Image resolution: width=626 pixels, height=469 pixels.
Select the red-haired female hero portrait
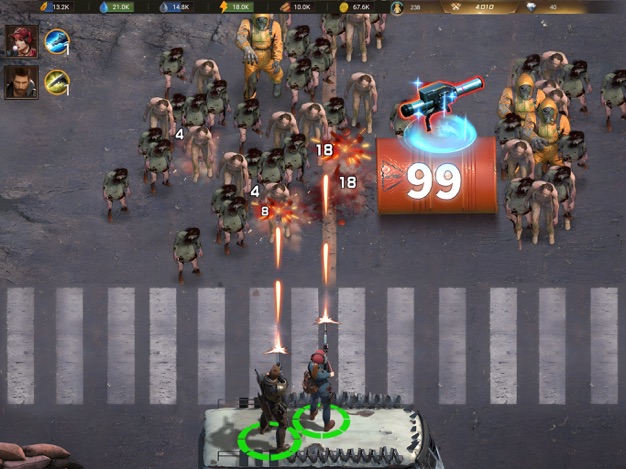[20, 42]
